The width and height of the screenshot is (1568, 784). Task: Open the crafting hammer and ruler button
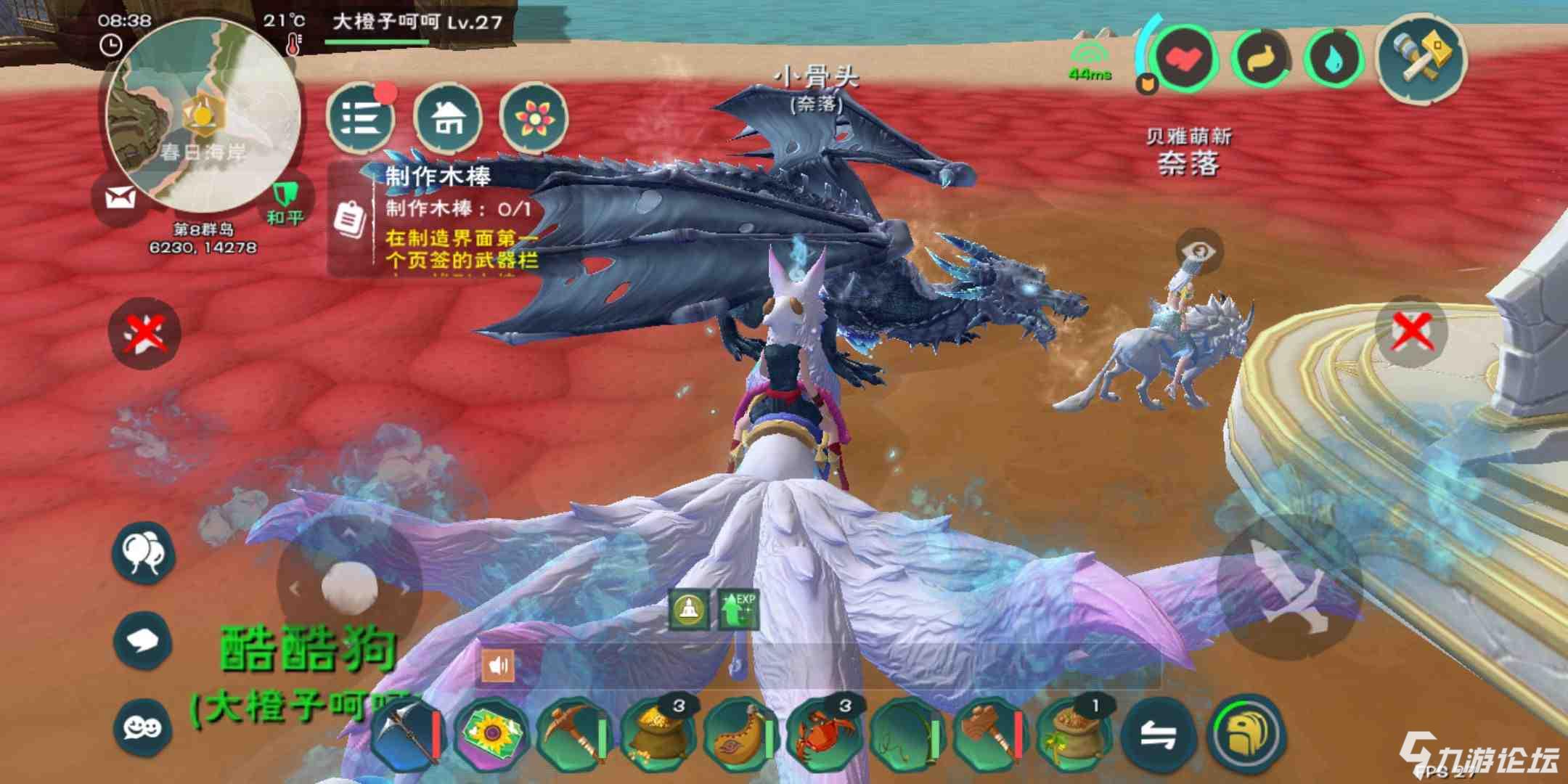click(x=1422, y=58)
